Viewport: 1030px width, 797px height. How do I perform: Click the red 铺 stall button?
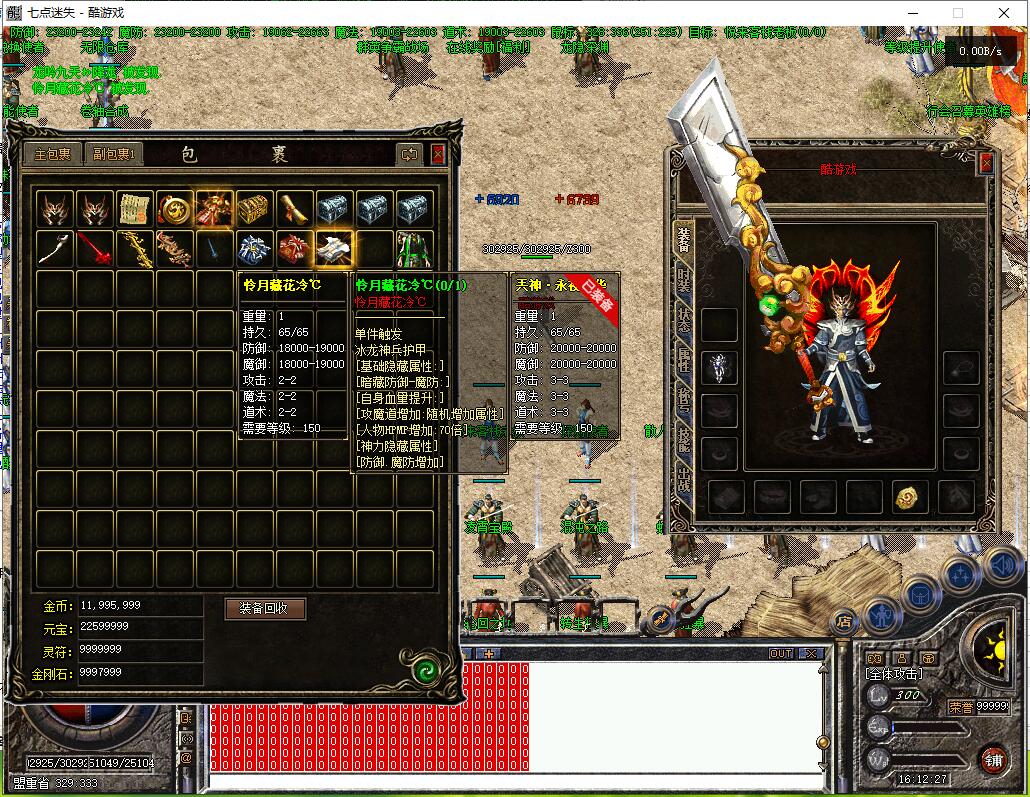pyautogui.click(x=992, y=758)
